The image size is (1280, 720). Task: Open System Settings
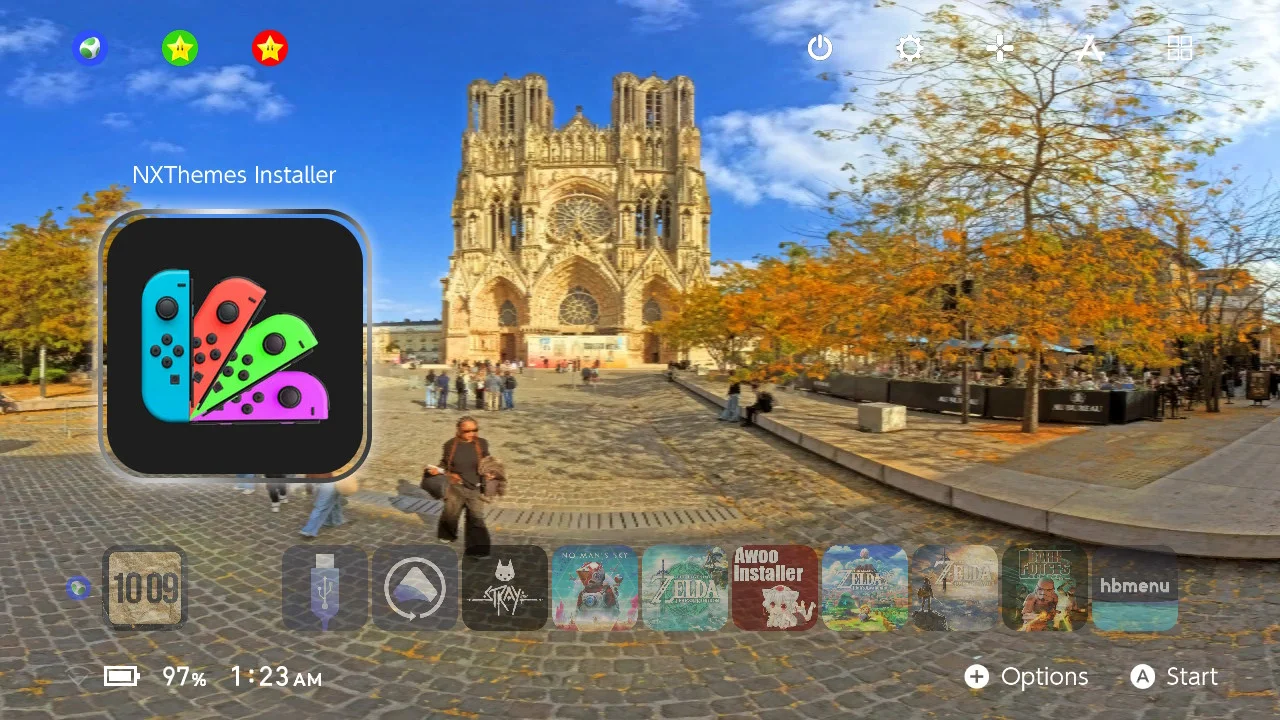pos(909,48)
